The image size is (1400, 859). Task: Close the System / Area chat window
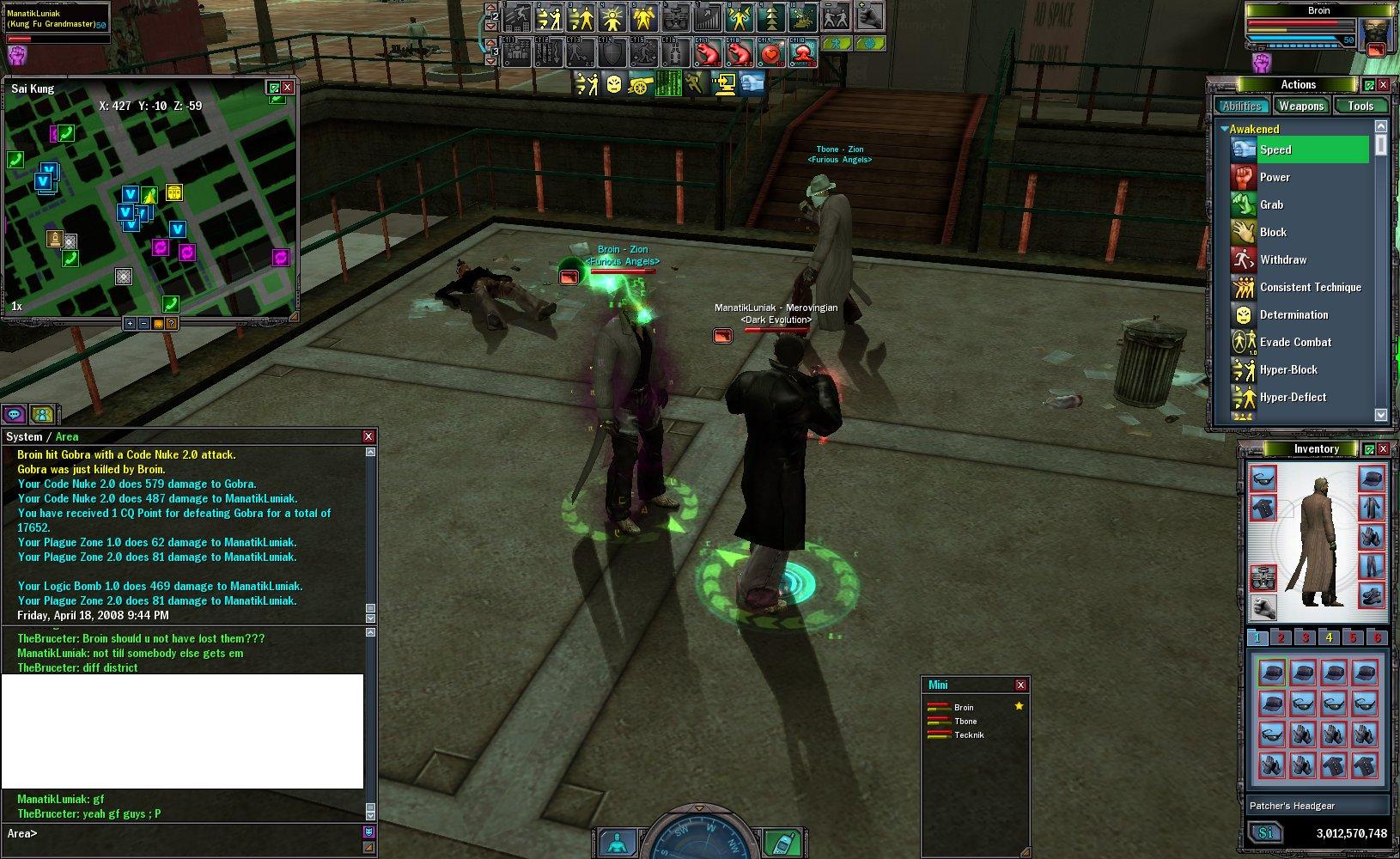[368, 436]
